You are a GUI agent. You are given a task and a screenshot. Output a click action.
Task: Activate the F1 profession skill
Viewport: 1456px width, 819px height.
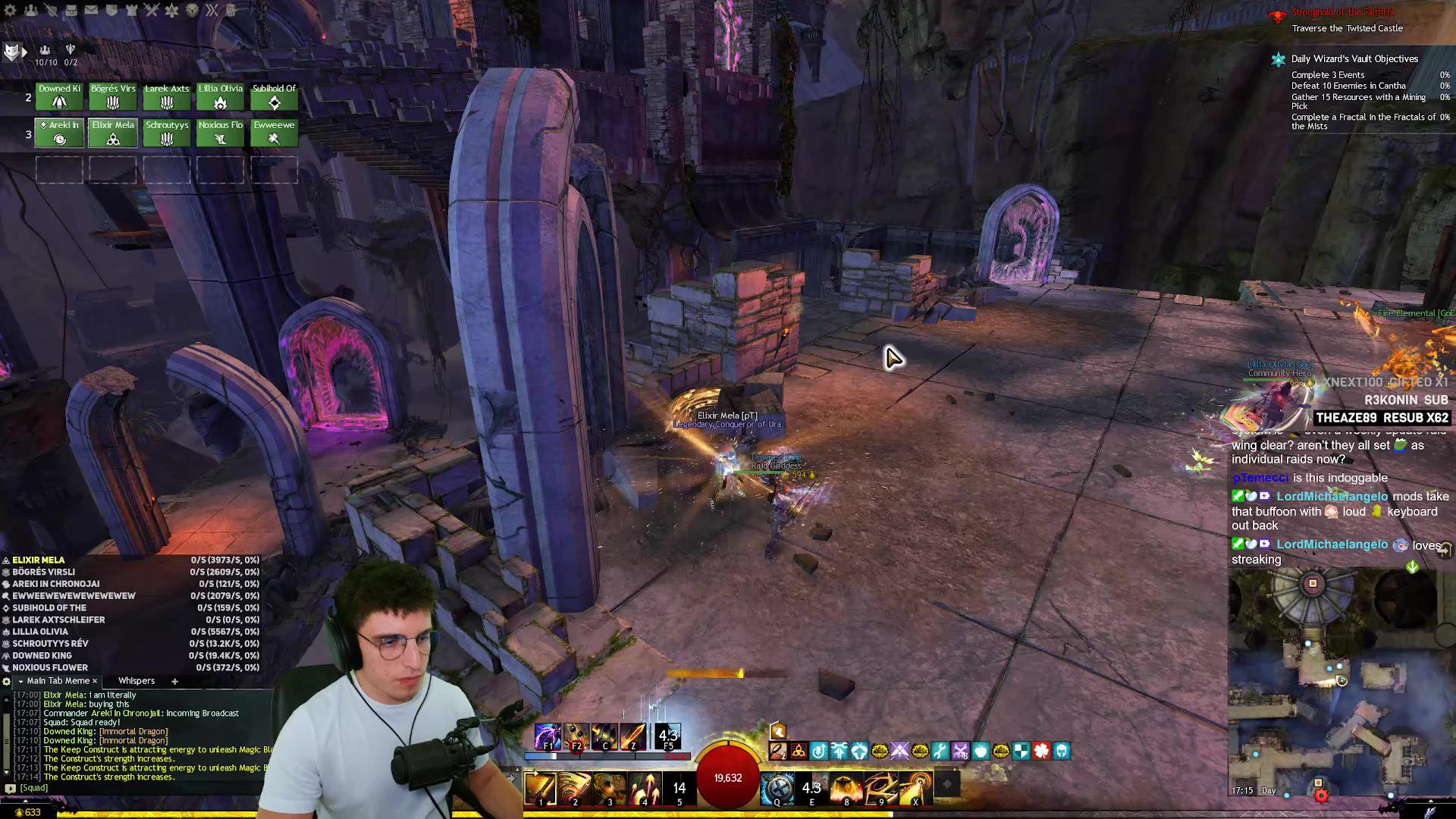pos(547,736)
